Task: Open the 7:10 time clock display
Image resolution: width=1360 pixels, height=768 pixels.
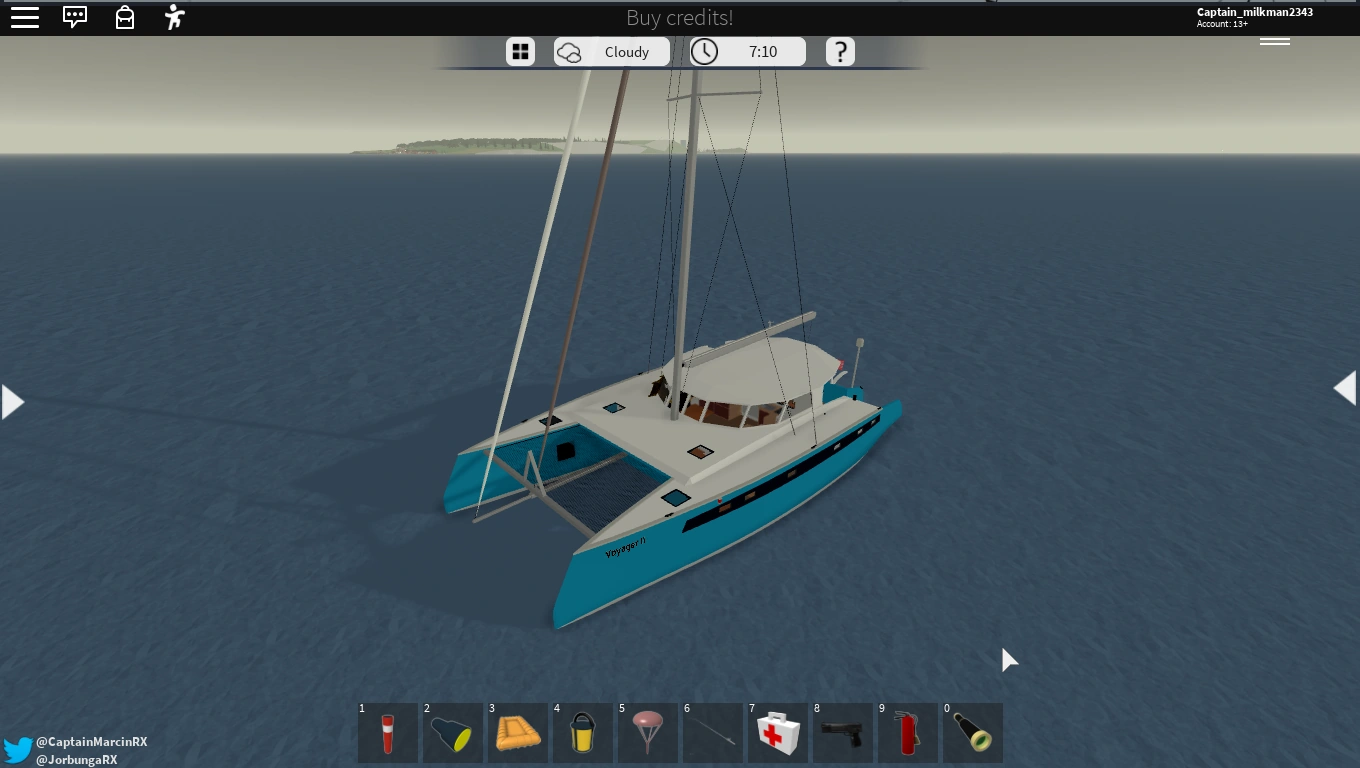Action: (747, 51)
